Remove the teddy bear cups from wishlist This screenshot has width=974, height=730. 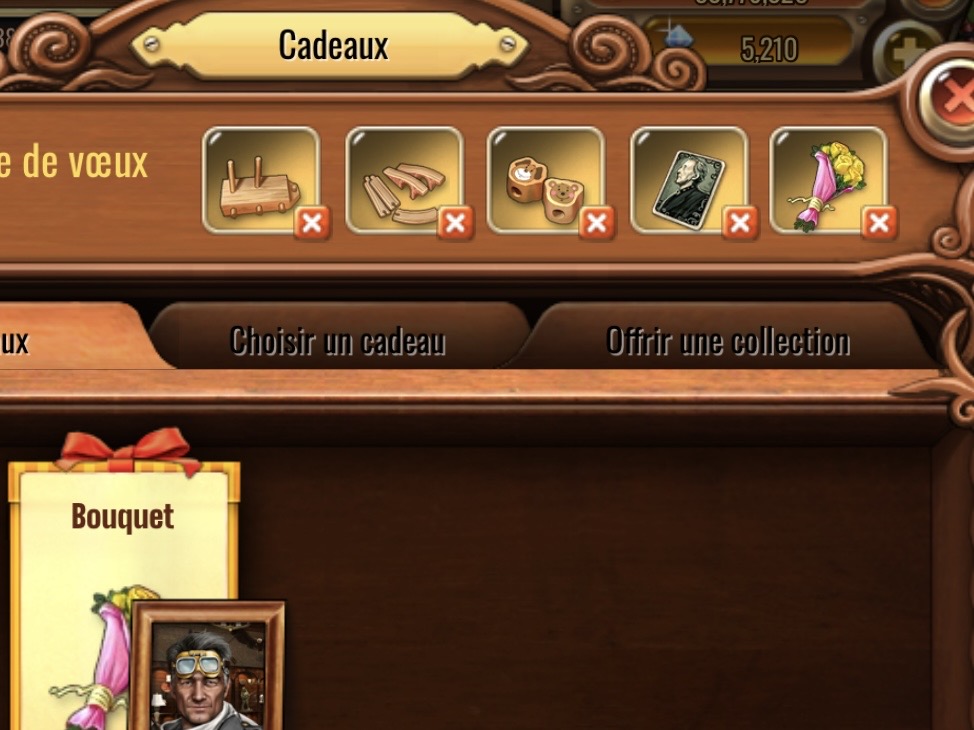597,223
